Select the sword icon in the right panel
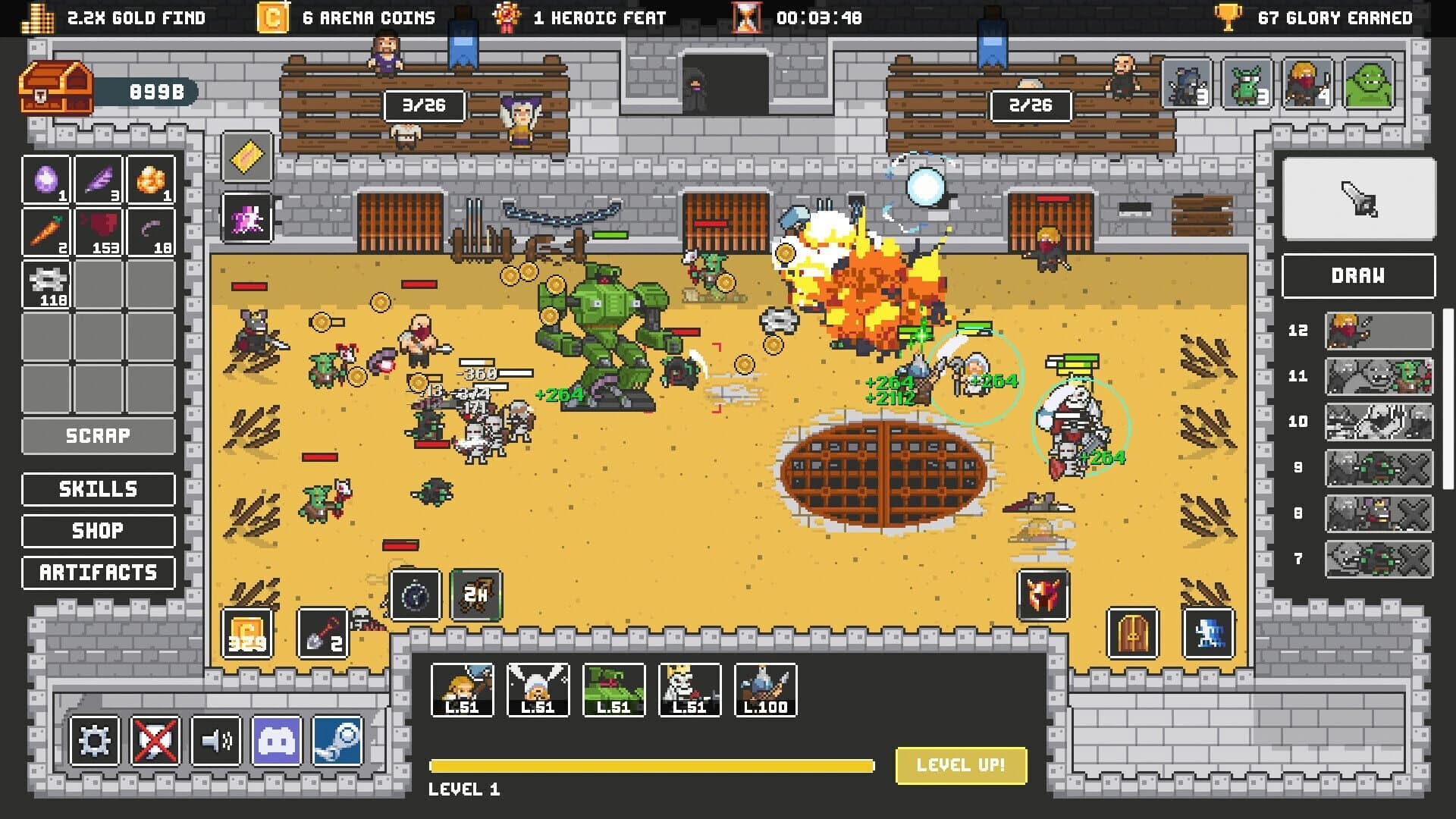Viewport: 1456px width, 819px height. coord(1357,199)
